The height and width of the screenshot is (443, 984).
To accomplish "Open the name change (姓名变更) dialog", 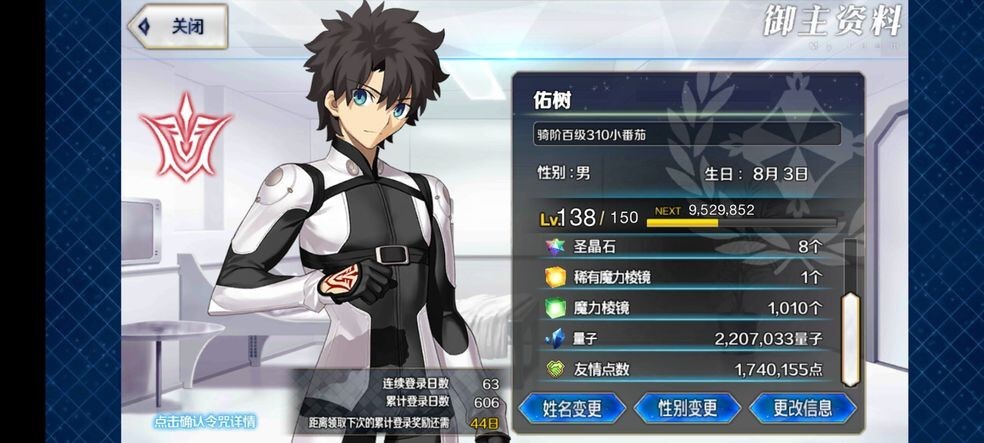I will (x=572, y=408).
